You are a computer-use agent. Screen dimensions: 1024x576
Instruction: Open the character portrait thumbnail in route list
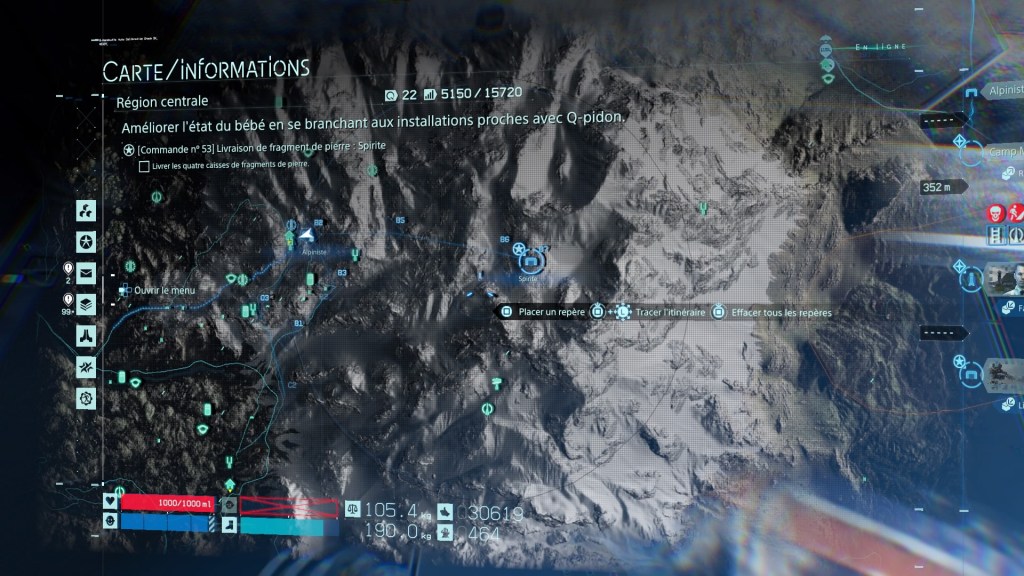point(1003,279)
